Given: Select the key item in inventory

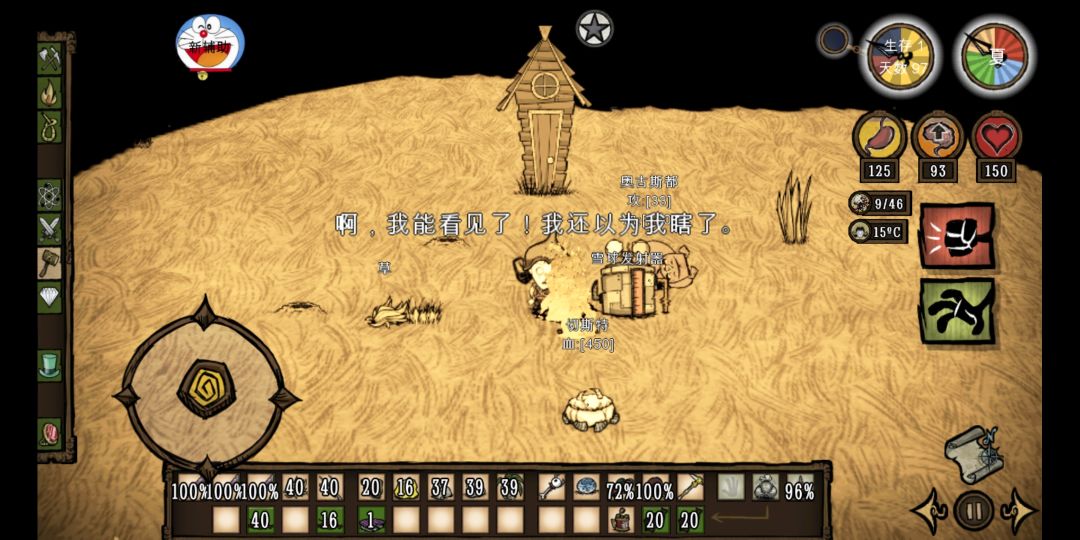Looking at the screenshot, I should (553, 488).
